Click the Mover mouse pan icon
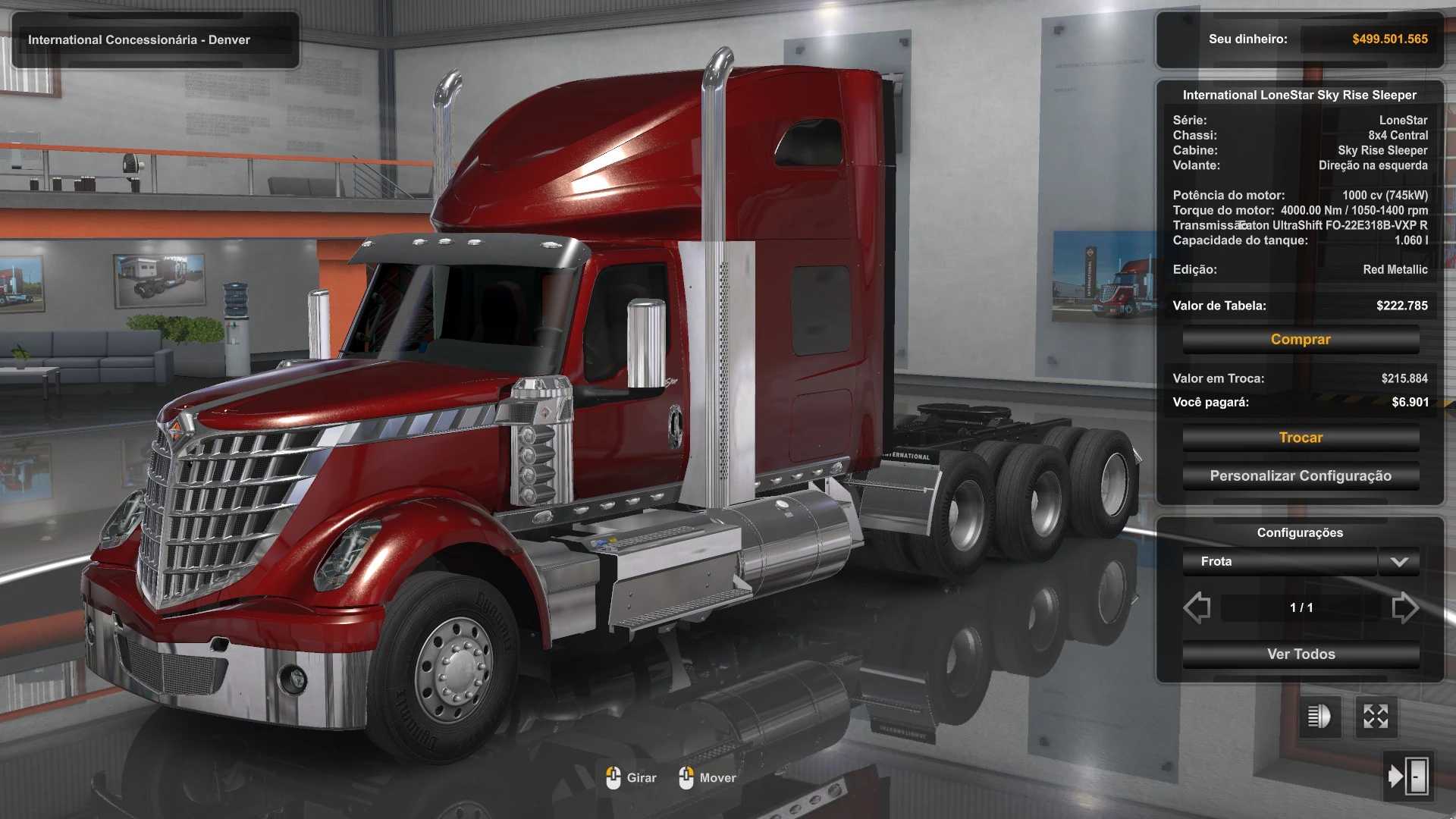 click(688, 777)
